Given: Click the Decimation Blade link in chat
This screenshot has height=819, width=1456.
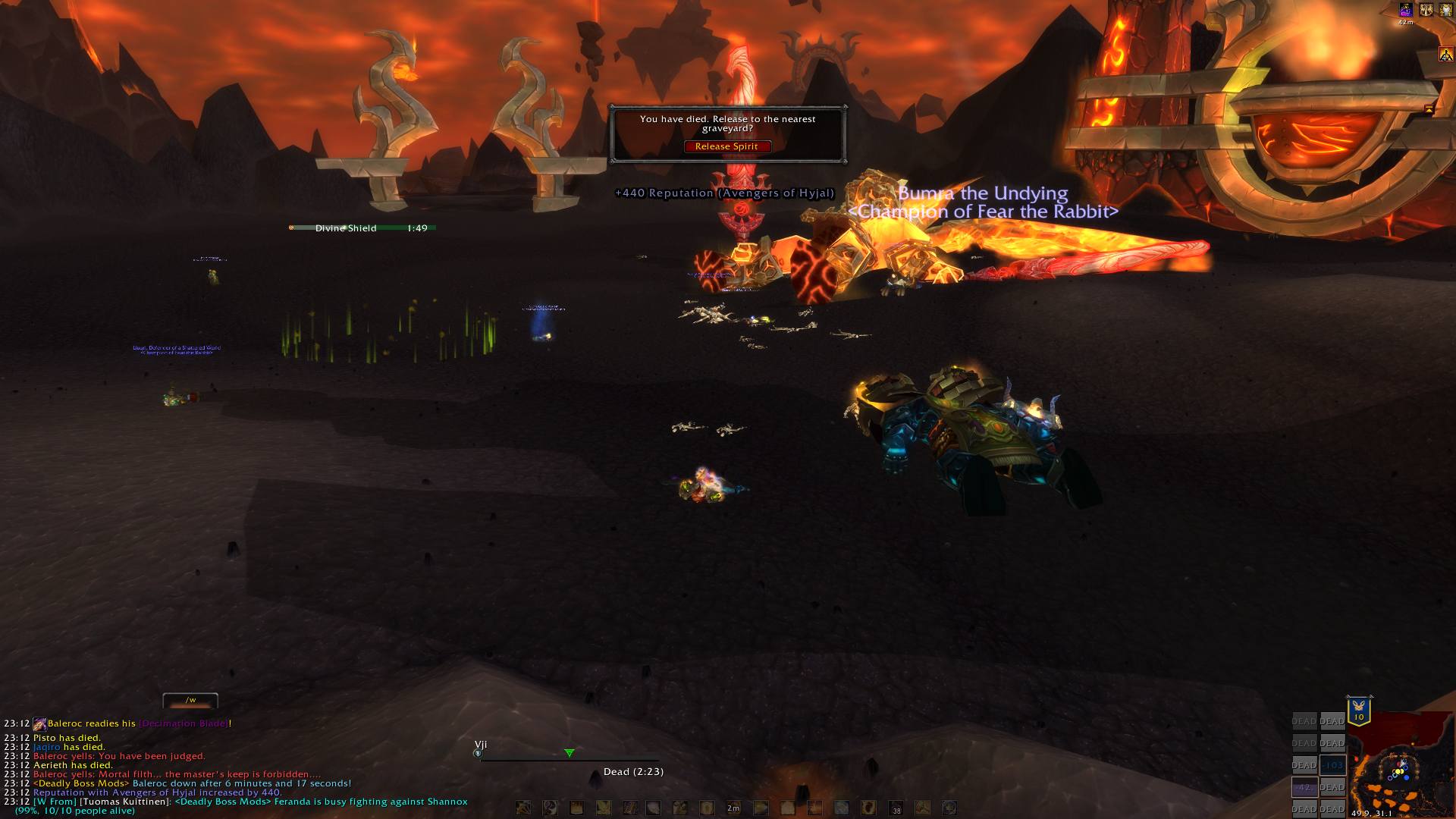Looking at the screenshot, I should (x=184, y=723).
